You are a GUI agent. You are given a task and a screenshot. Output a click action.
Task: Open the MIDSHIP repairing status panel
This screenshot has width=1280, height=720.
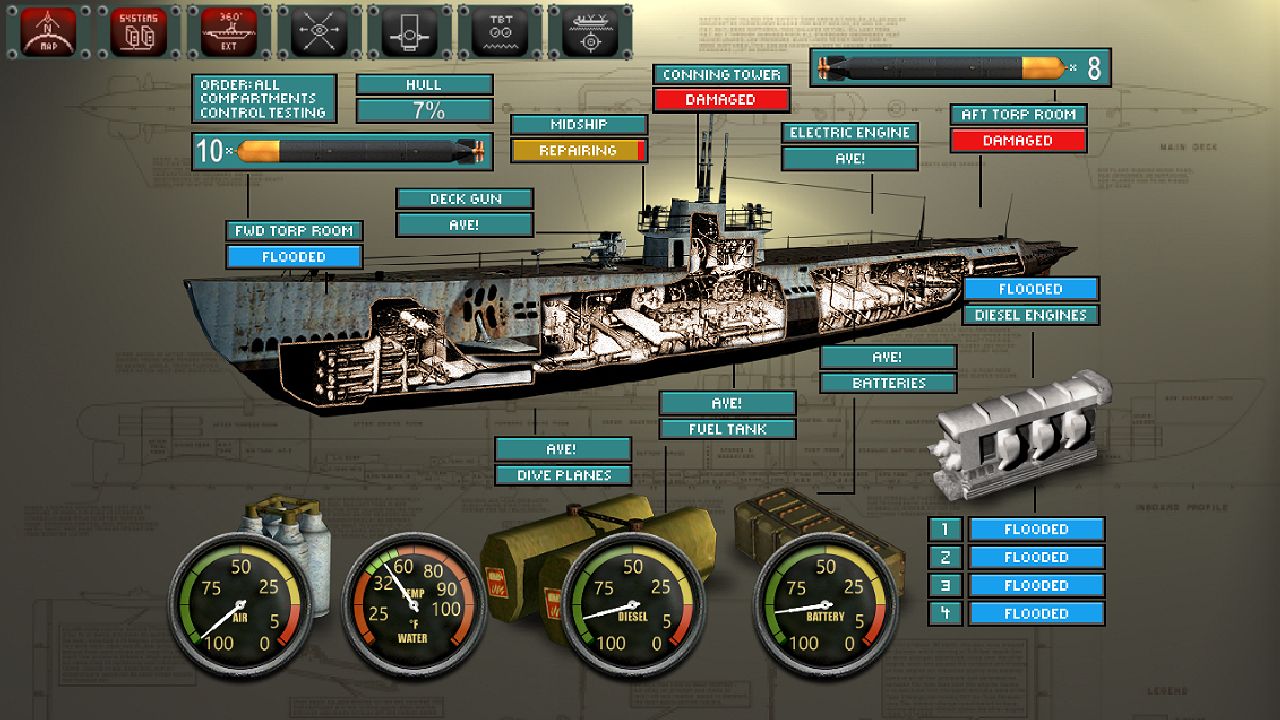(580, 151)
